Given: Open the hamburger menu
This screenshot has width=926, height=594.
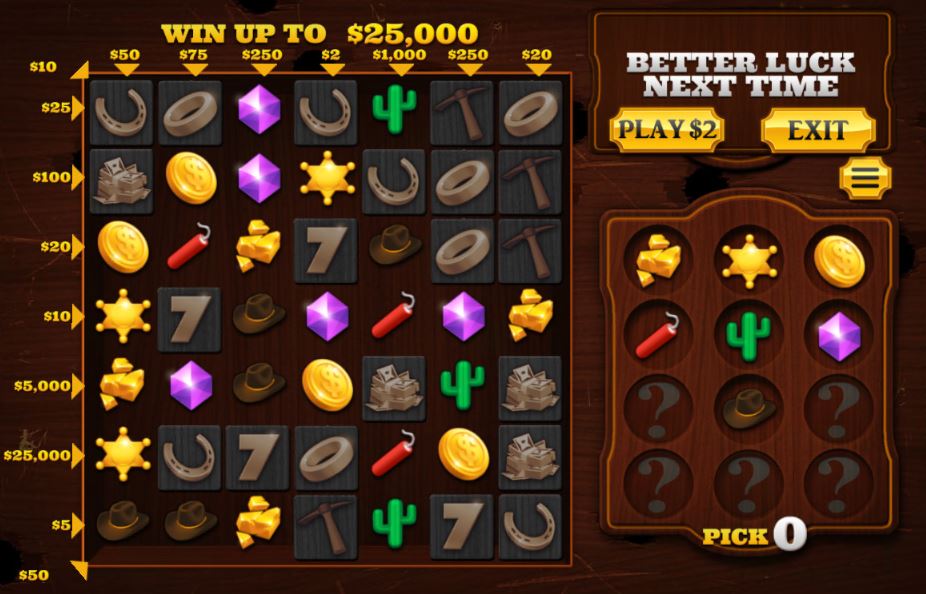Looking at the screenshot, I should click(x=864, y=178).
